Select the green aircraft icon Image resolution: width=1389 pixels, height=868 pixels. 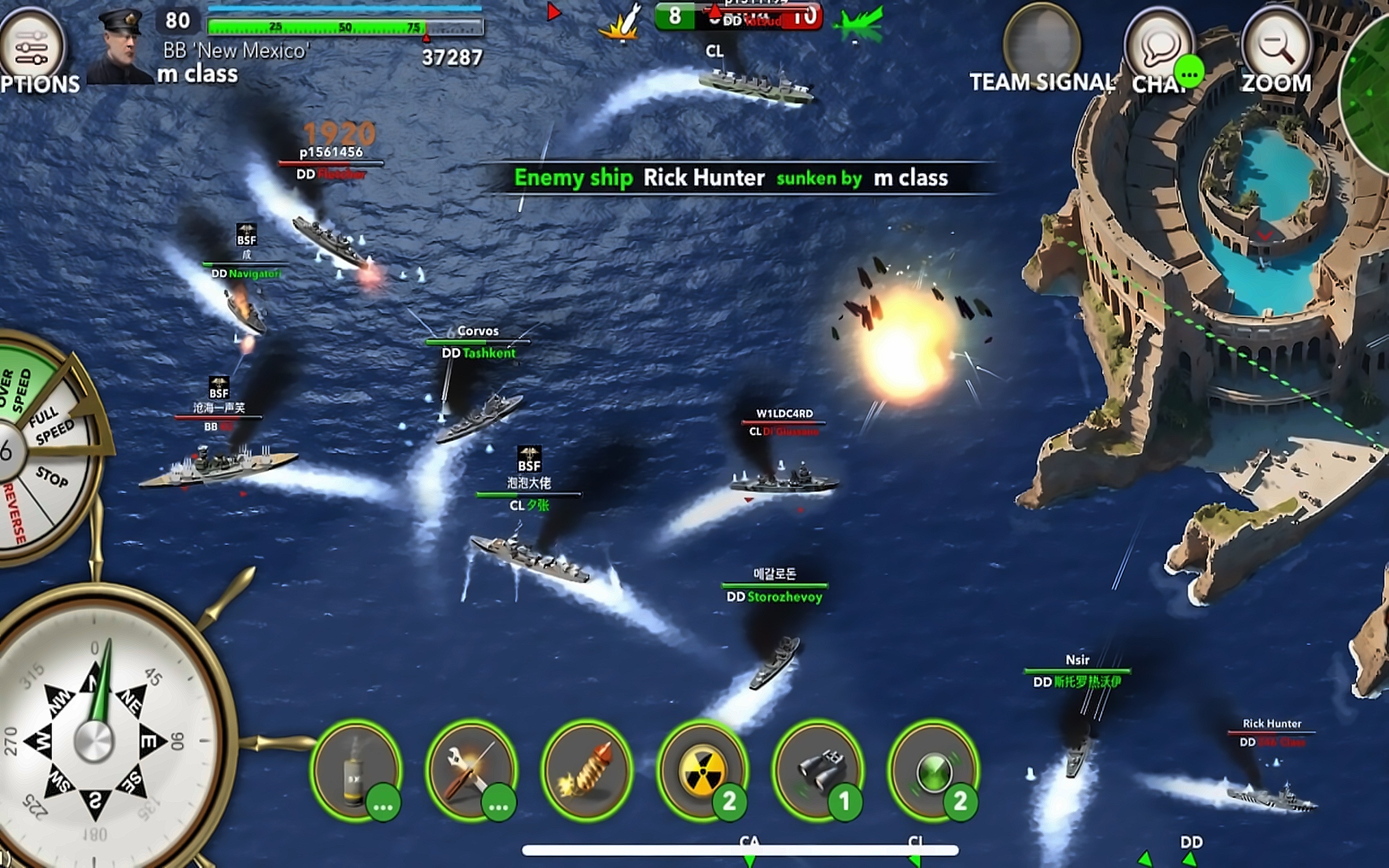tap(859, 24)
